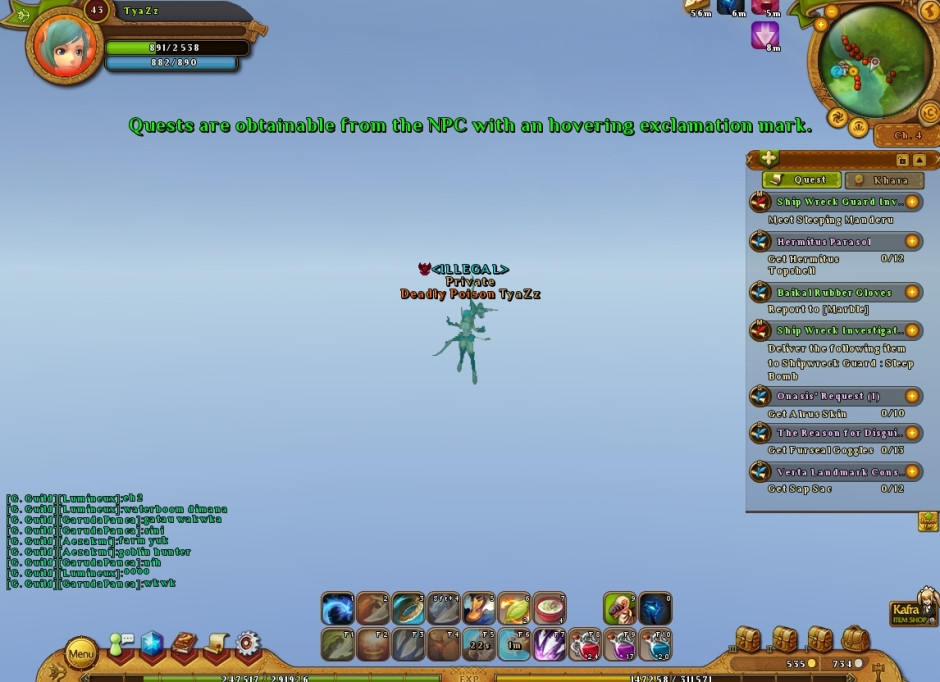The image size is (940, 682).
Task: Use the soup bowl item slot
Action: coord(549,609)
